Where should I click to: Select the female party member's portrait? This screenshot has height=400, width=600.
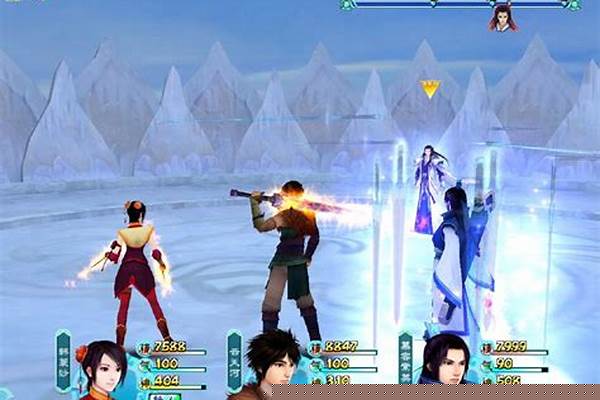tap(102, 367)
